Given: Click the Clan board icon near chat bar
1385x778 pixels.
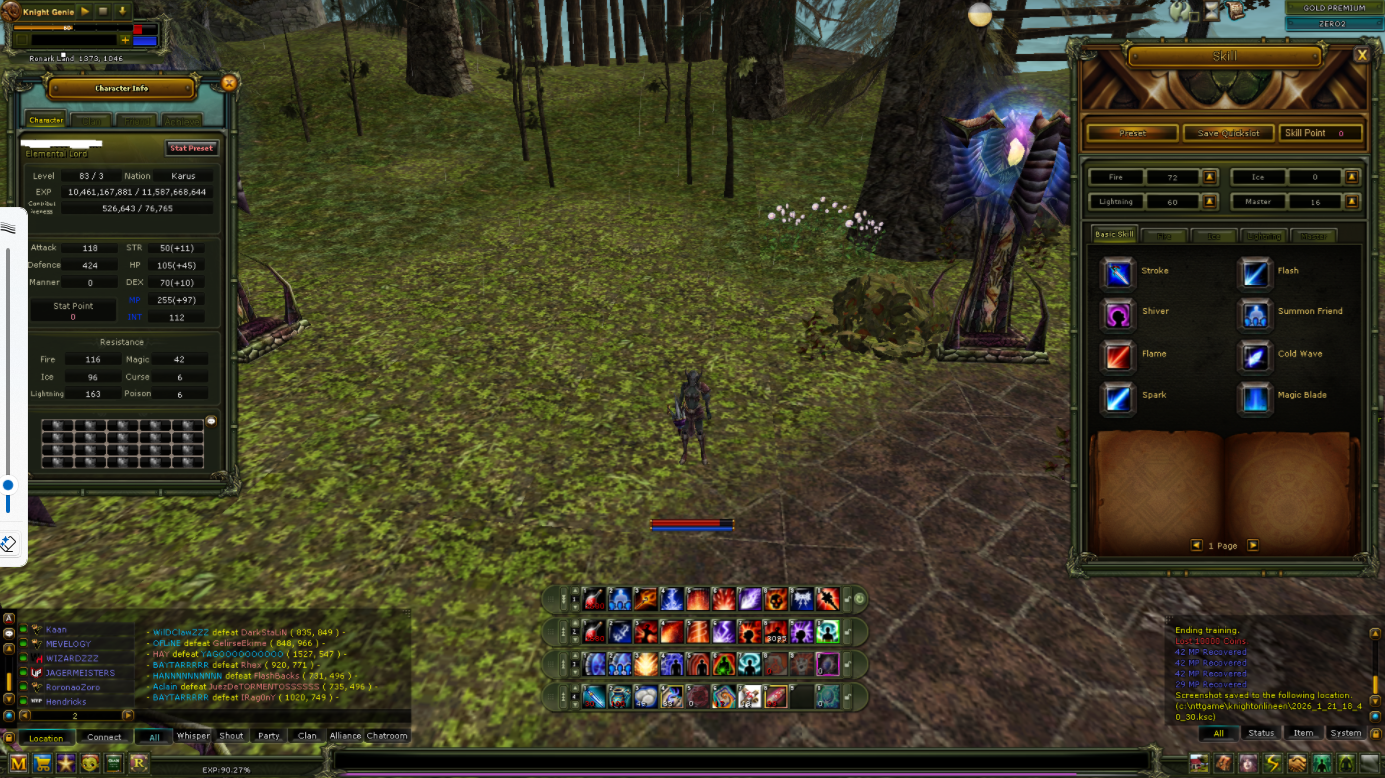Looking at the screenshot, I should (x=114, y=763).
